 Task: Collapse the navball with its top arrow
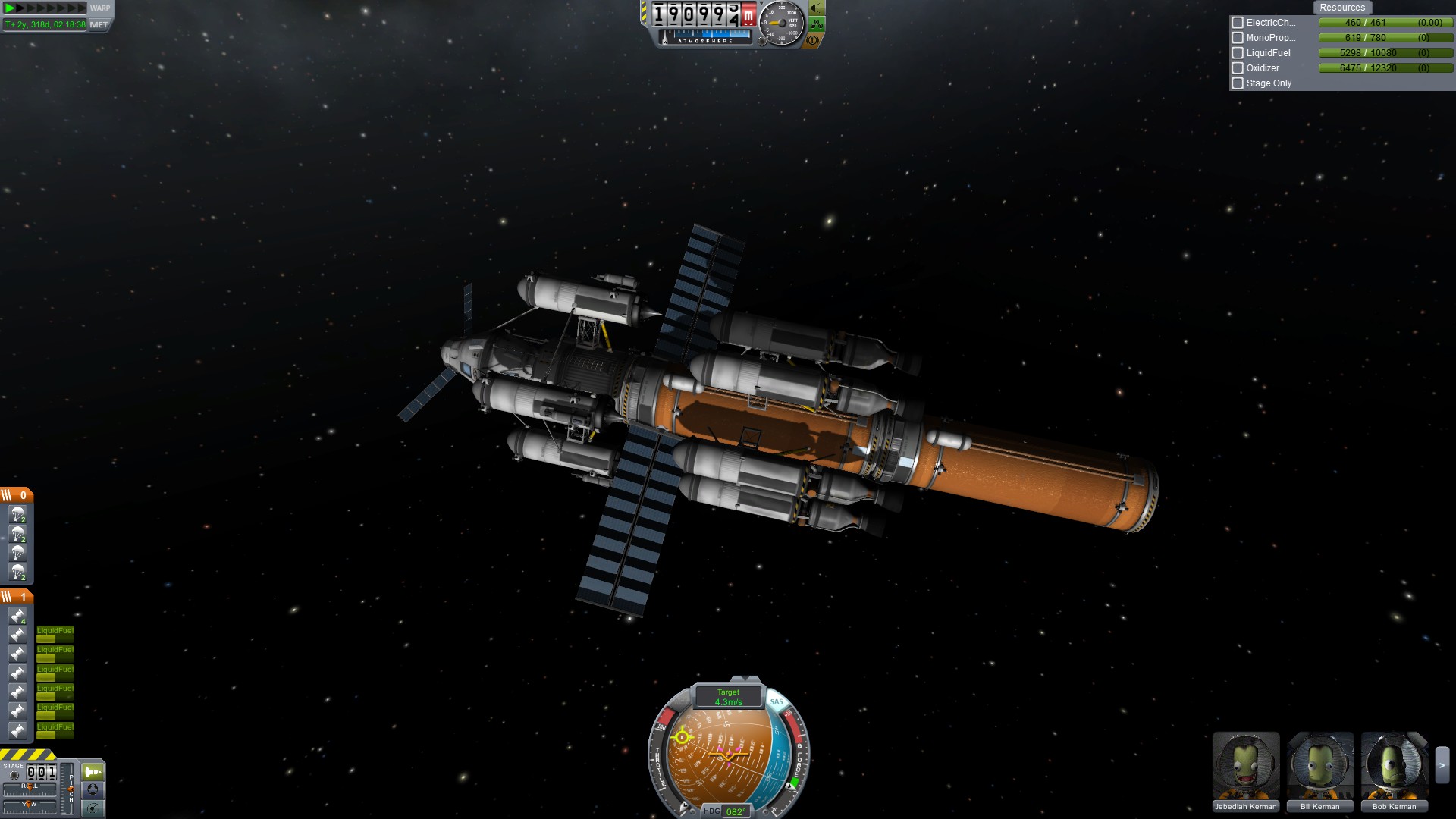point(745,678)
